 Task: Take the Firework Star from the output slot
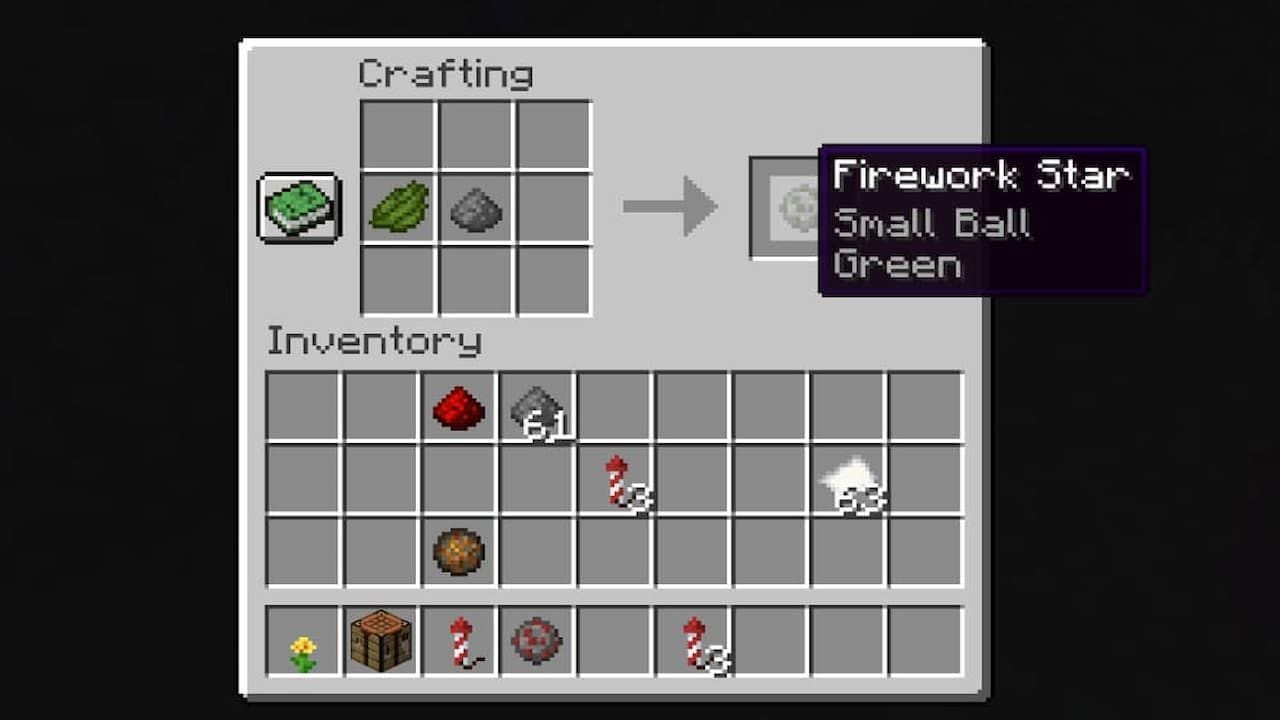pos(793,207)
